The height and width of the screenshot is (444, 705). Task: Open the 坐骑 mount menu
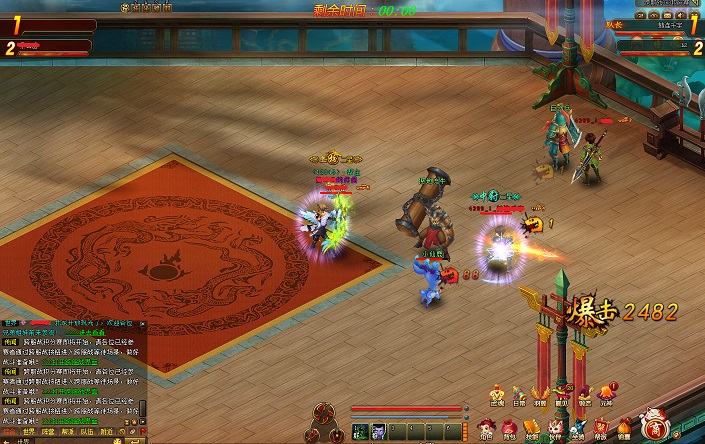578,428
